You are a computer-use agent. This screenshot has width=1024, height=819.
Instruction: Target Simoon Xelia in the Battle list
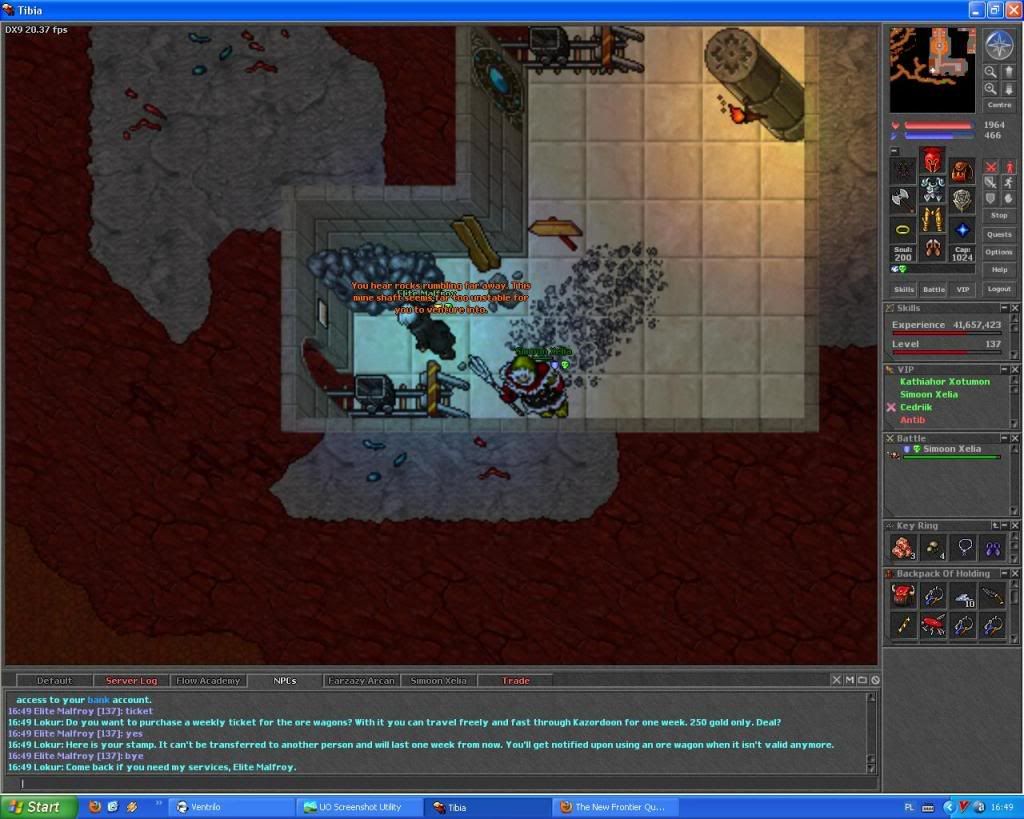[951, 450]
